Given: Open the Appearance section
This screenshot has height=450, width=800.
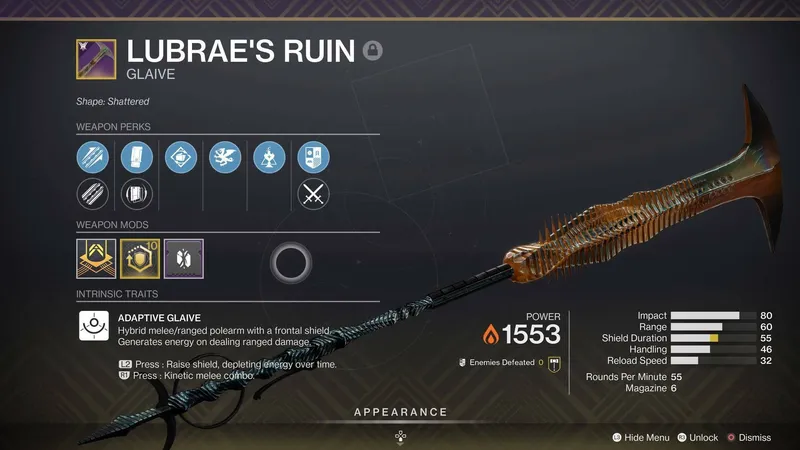Looking at the screenshot, I should click(x=400, y=412).
